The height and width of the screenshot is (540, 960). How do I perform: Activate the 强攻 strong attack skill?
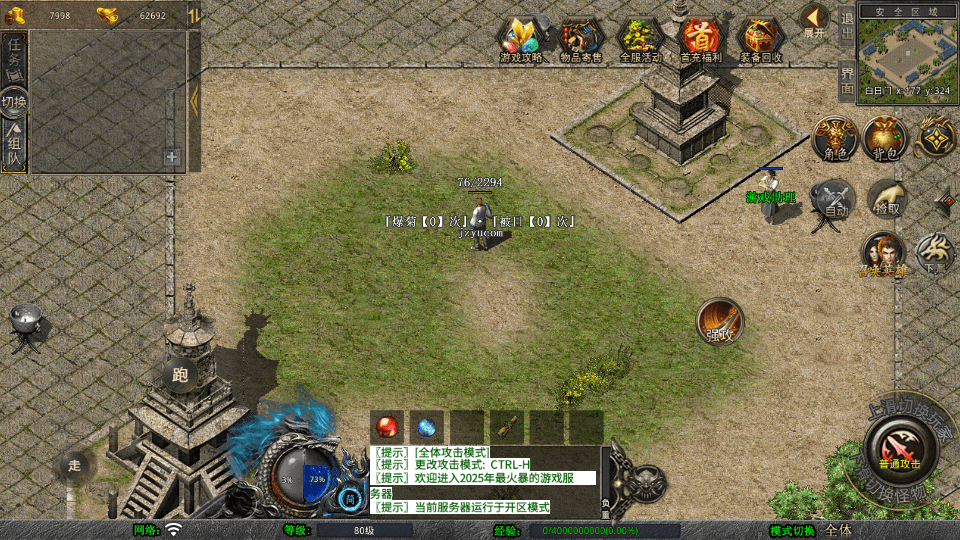click(x=720, y=322)
